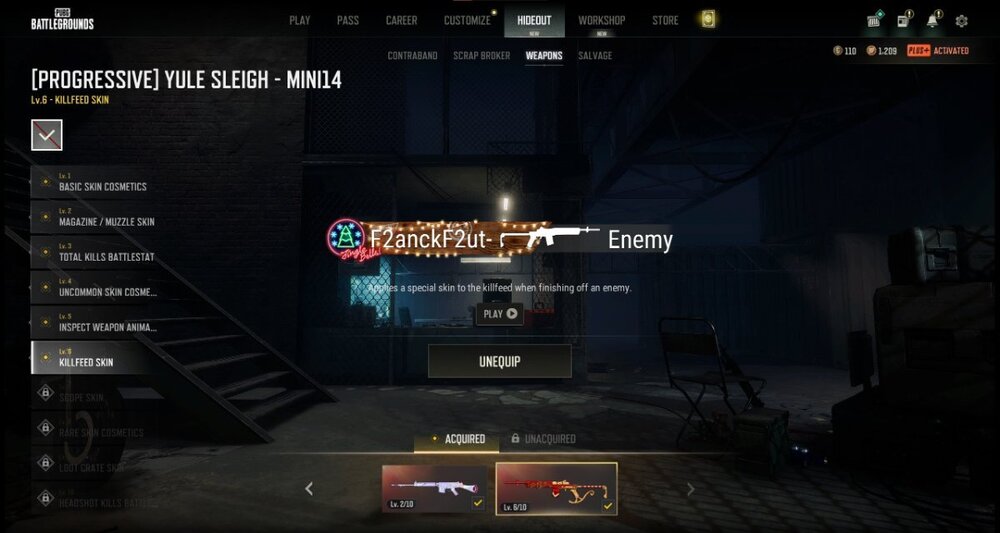Open the Career tab
Viewport: 1000px width, 533px height.
pyautogui.click(x=401, y=20)
